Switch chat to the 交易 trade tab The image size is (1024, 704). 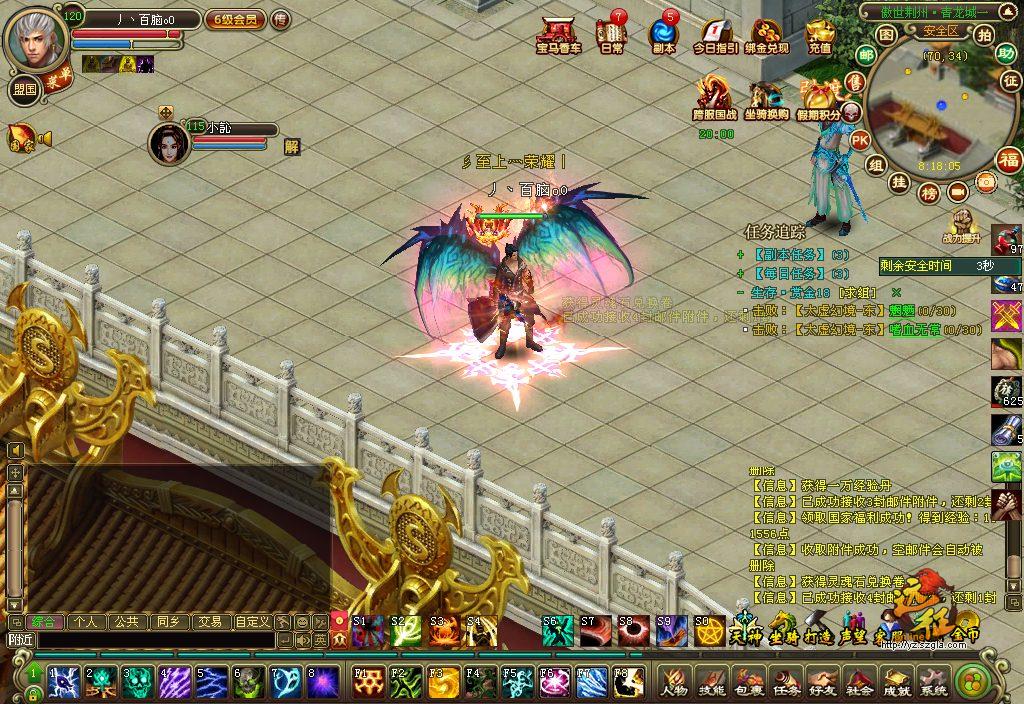pyautogui.click(x=209, y=622)
